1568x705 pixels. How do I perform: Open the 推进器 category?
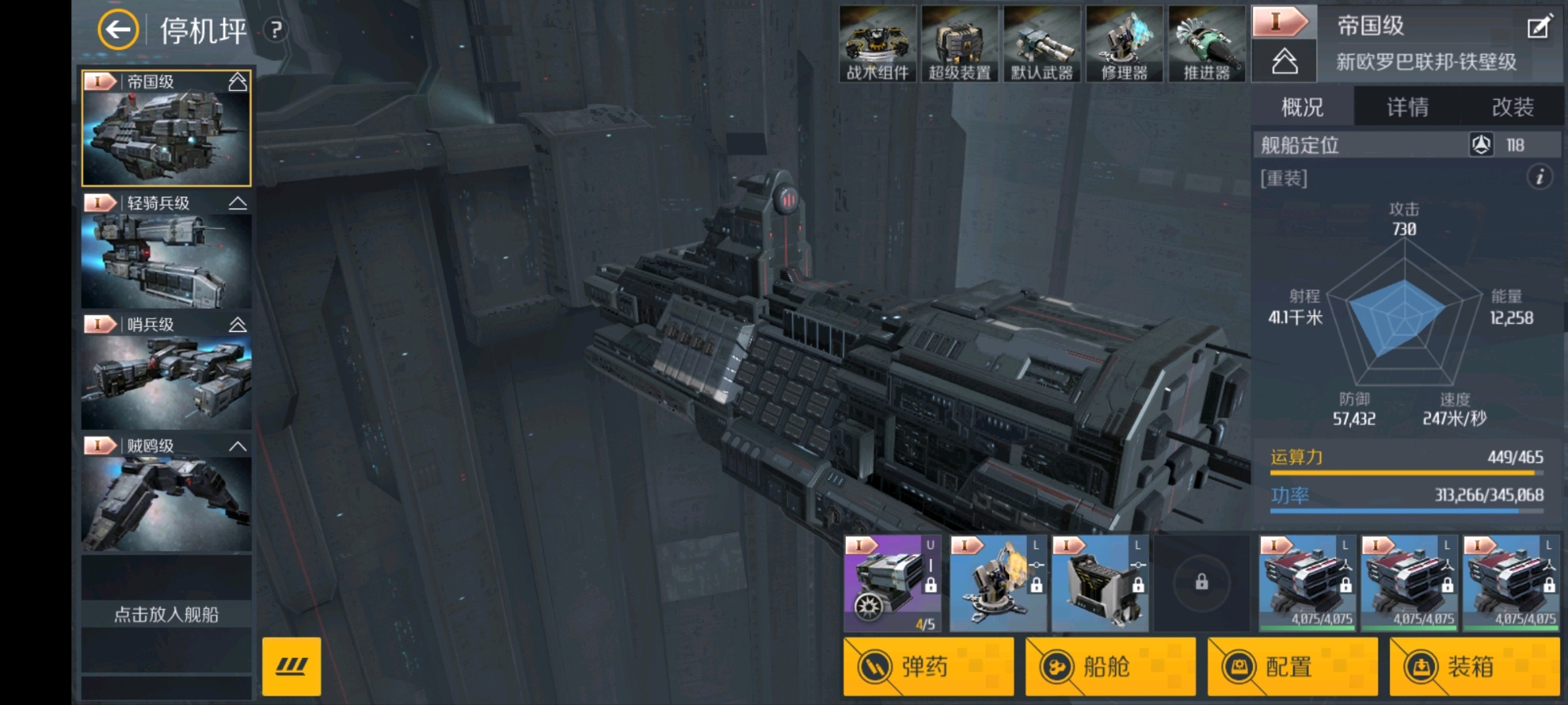pyautogui.click(x=1207, y=44)
